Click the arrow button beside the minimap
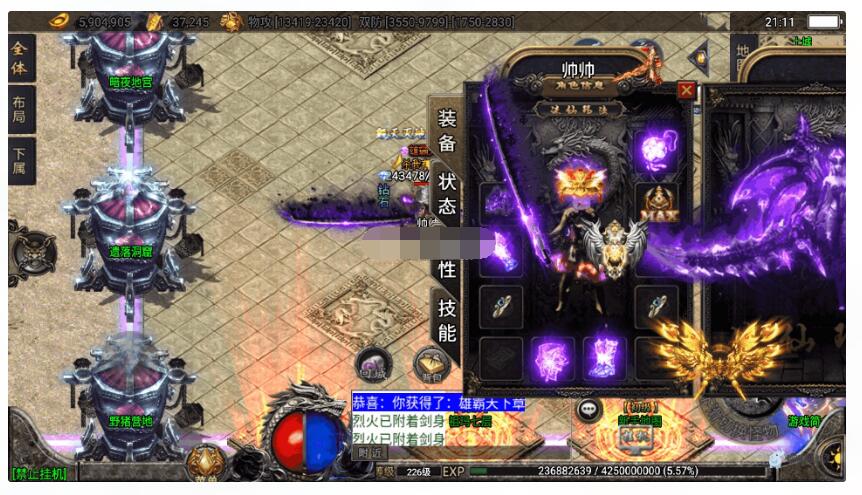 (x=698, y=56)
